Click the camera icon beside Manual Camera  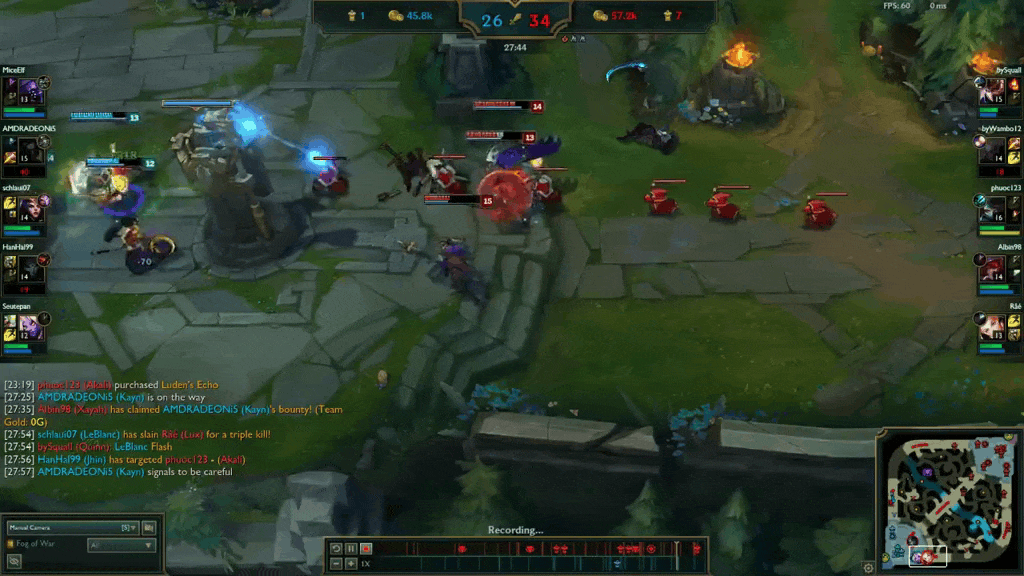point(149,527)
